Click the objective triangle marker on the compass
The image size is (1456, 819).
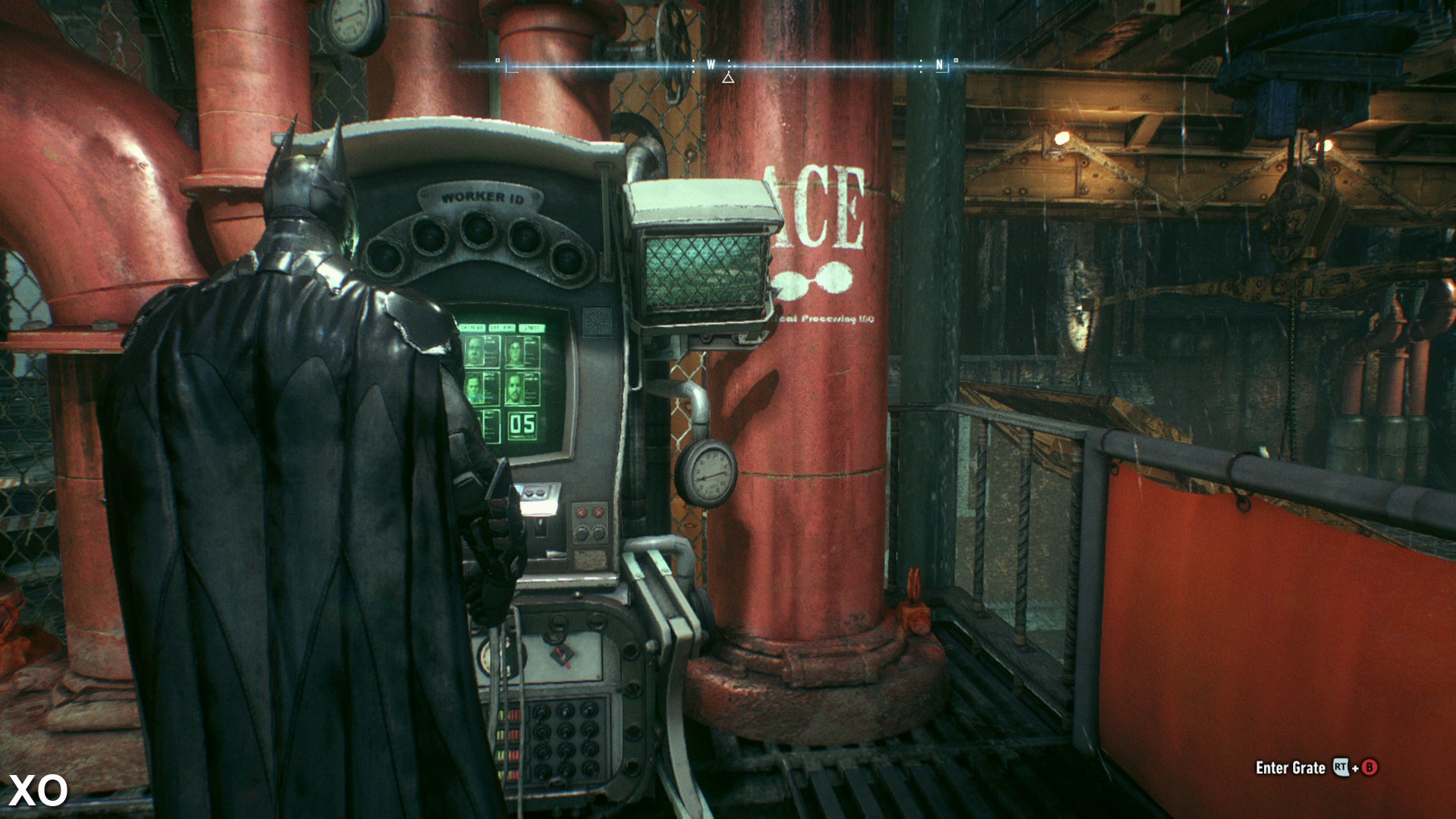[728, 78]
